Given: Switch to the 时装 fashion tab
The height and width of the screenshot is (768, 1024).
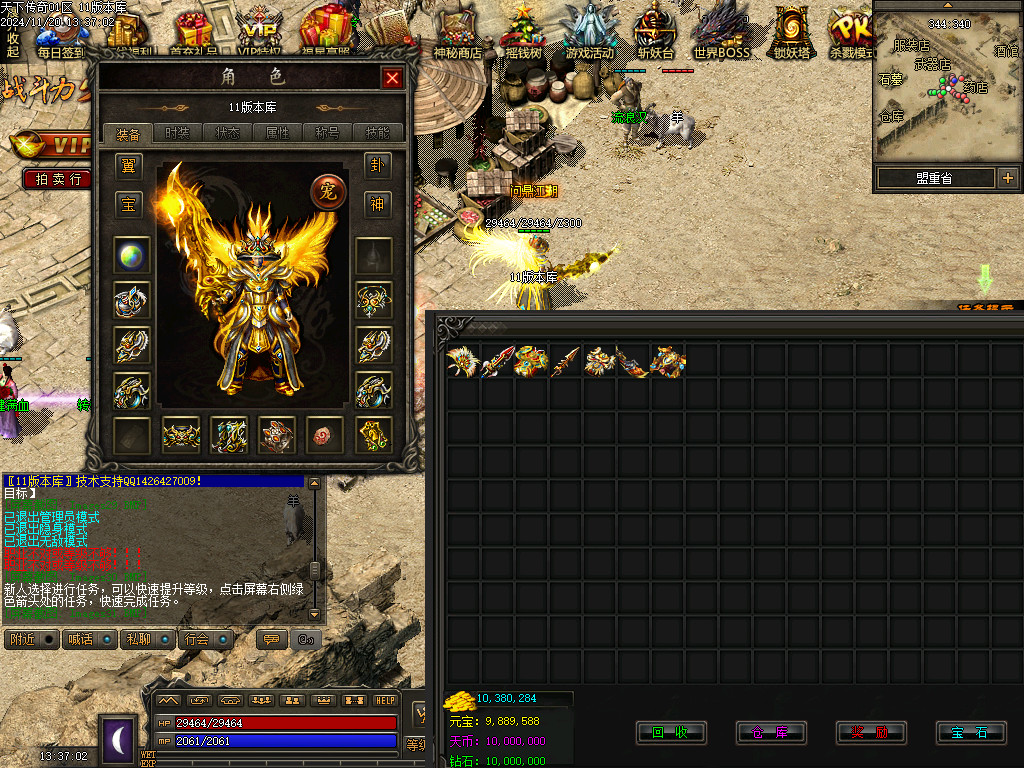Looking at the screenshot, I should 178,133.
